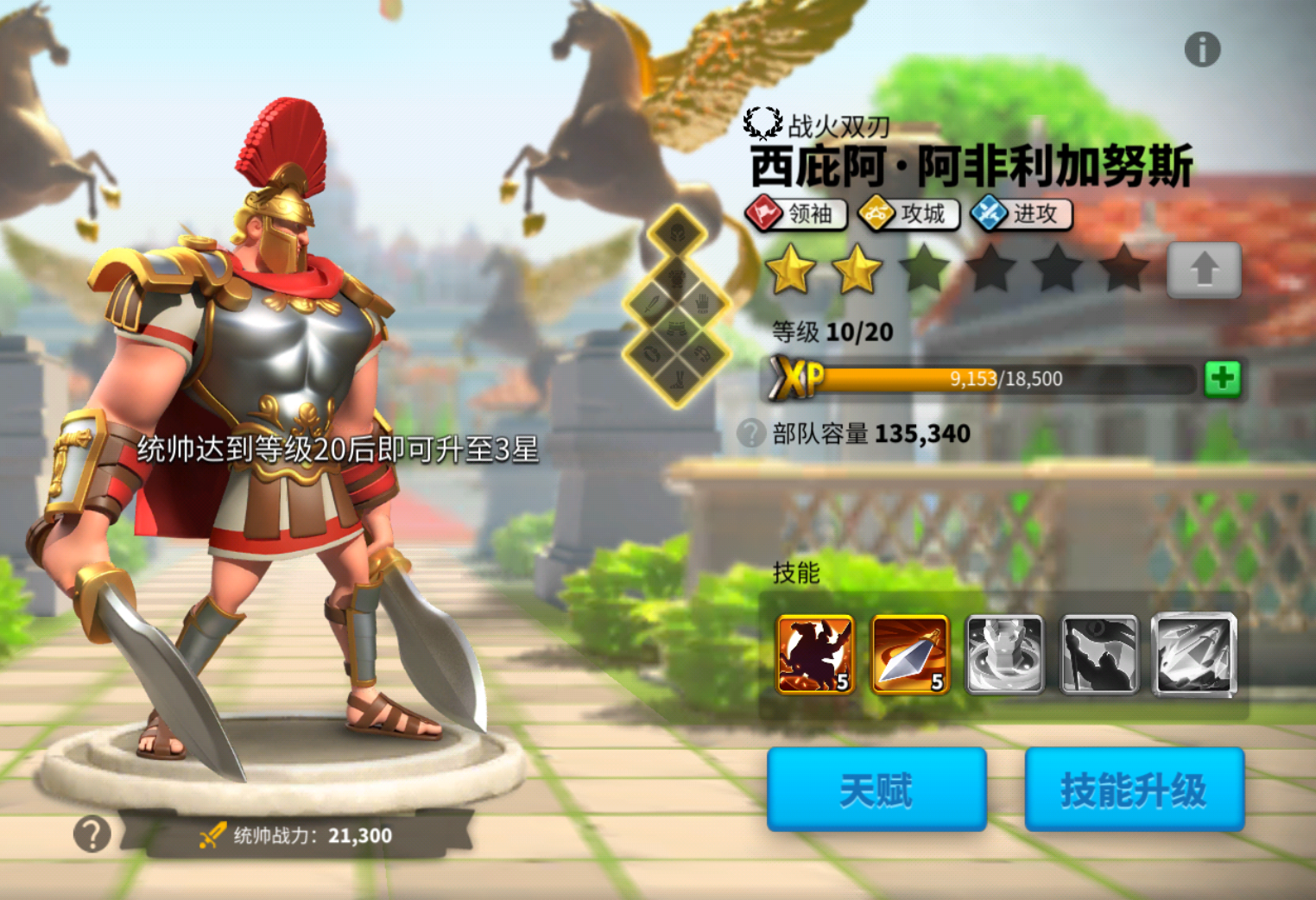Tap the 领袖 leadership tag

click(796, 213)
